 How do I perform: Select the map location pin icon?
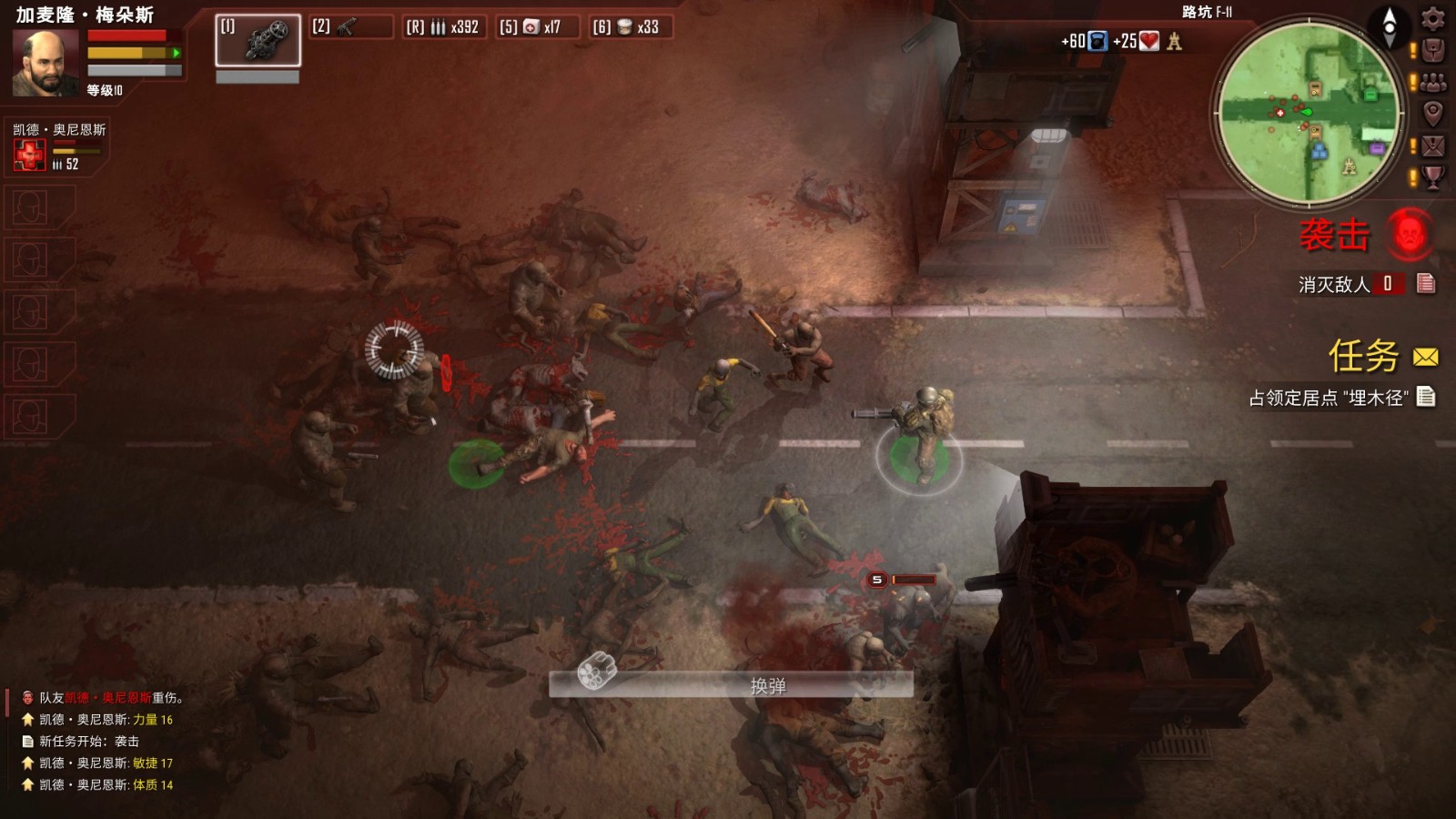pos(1432,113)
